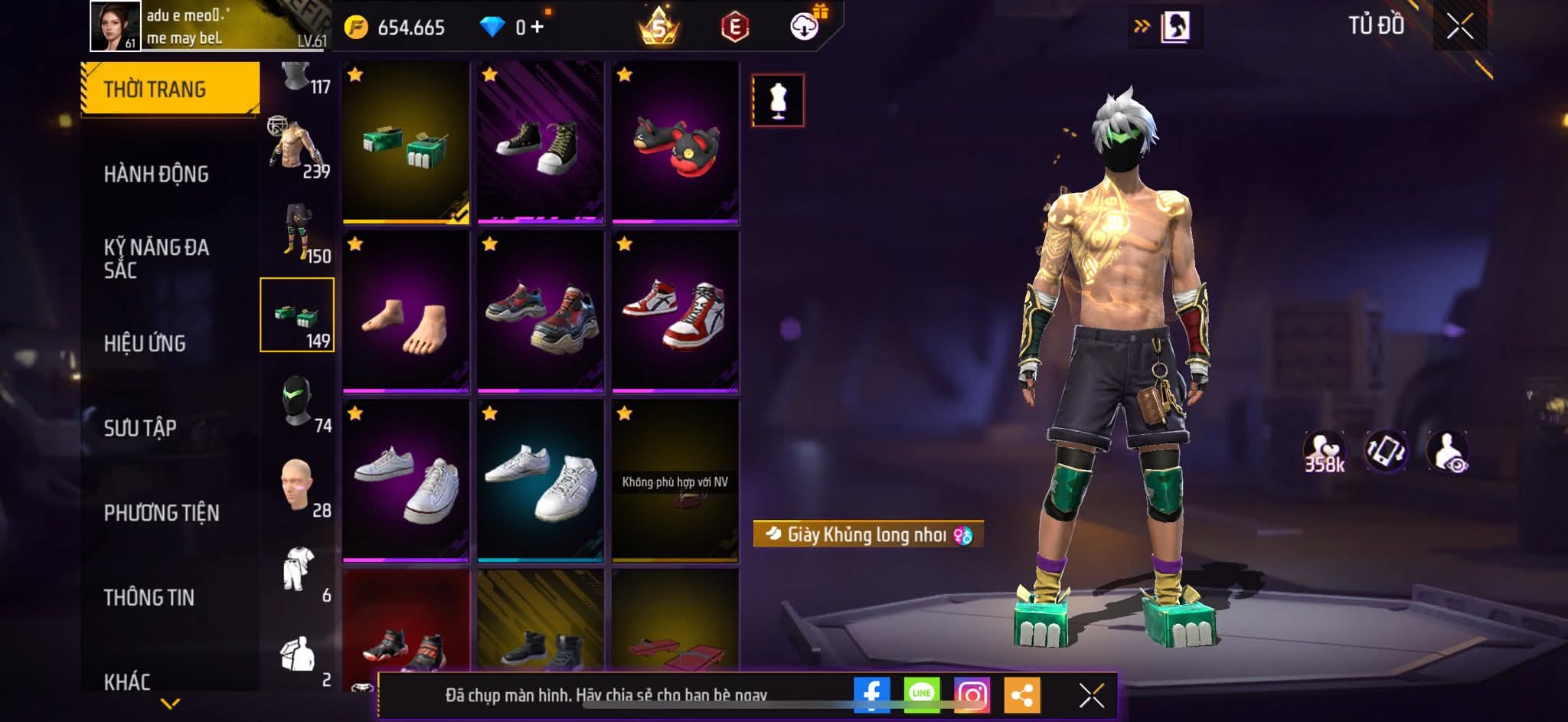The height and width of the screenshot is (722, 1568).
Task: Show the Thông Tin tab
Action: pyautogui.click(x=149, y=597)
